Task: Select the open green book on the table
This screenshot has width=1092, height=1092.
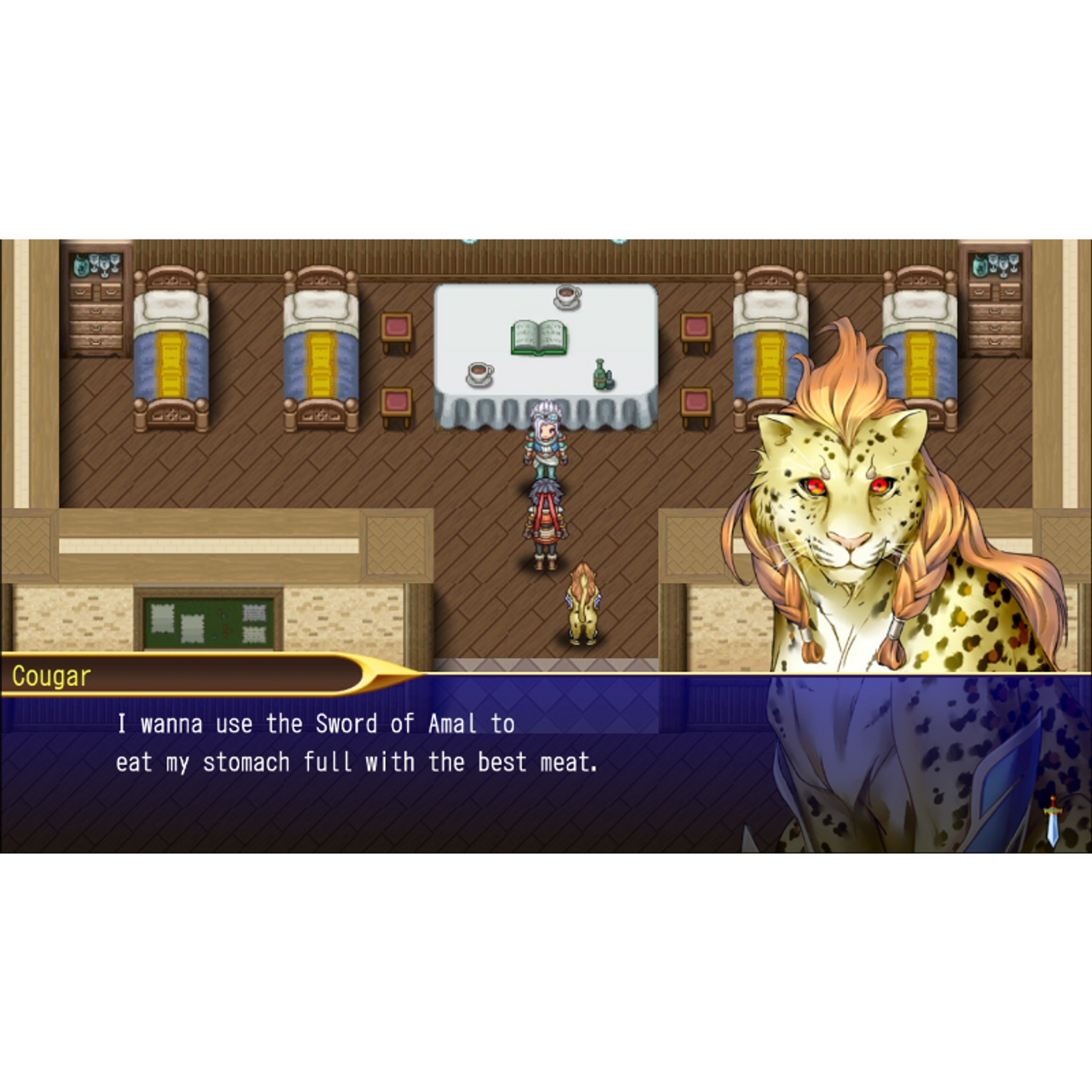Action: coord(537,335)
